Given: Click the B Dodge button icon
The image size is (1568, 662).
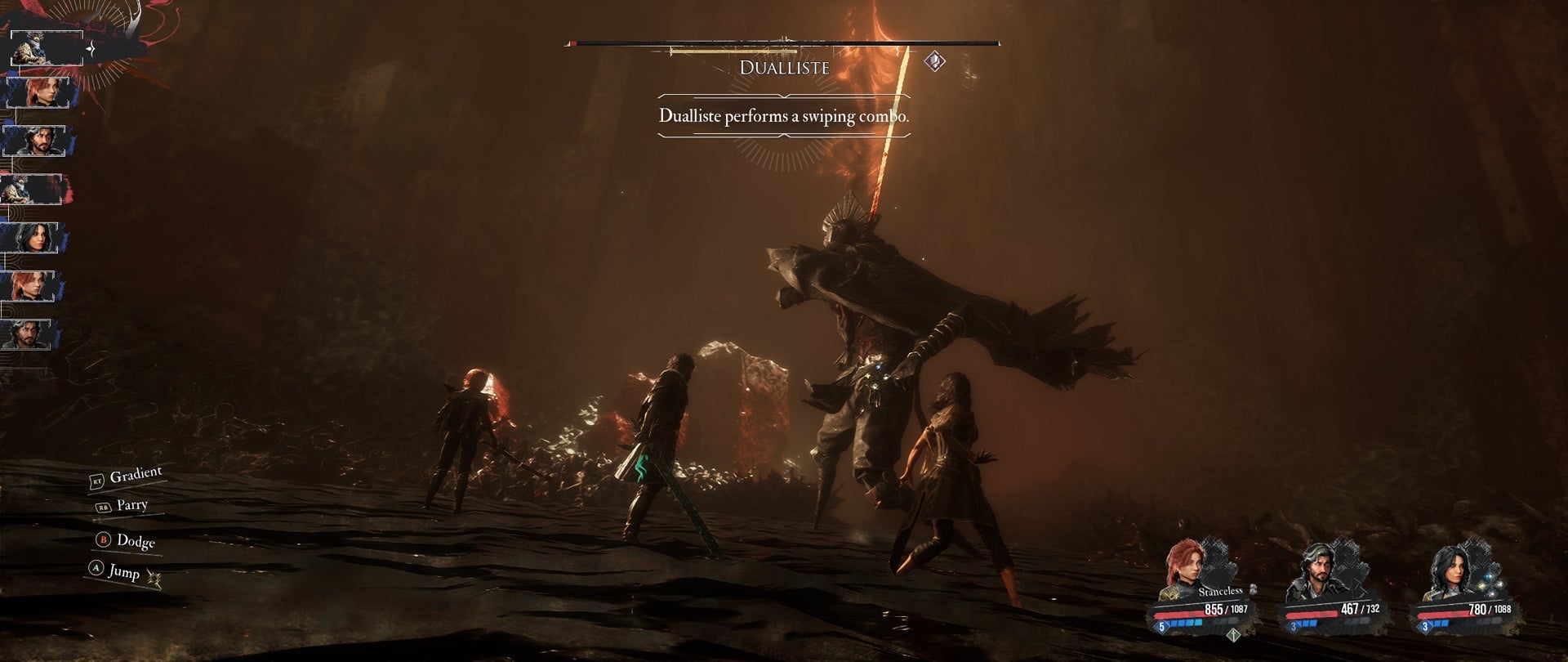Looking at the screenshot, I should click(102, 541).
